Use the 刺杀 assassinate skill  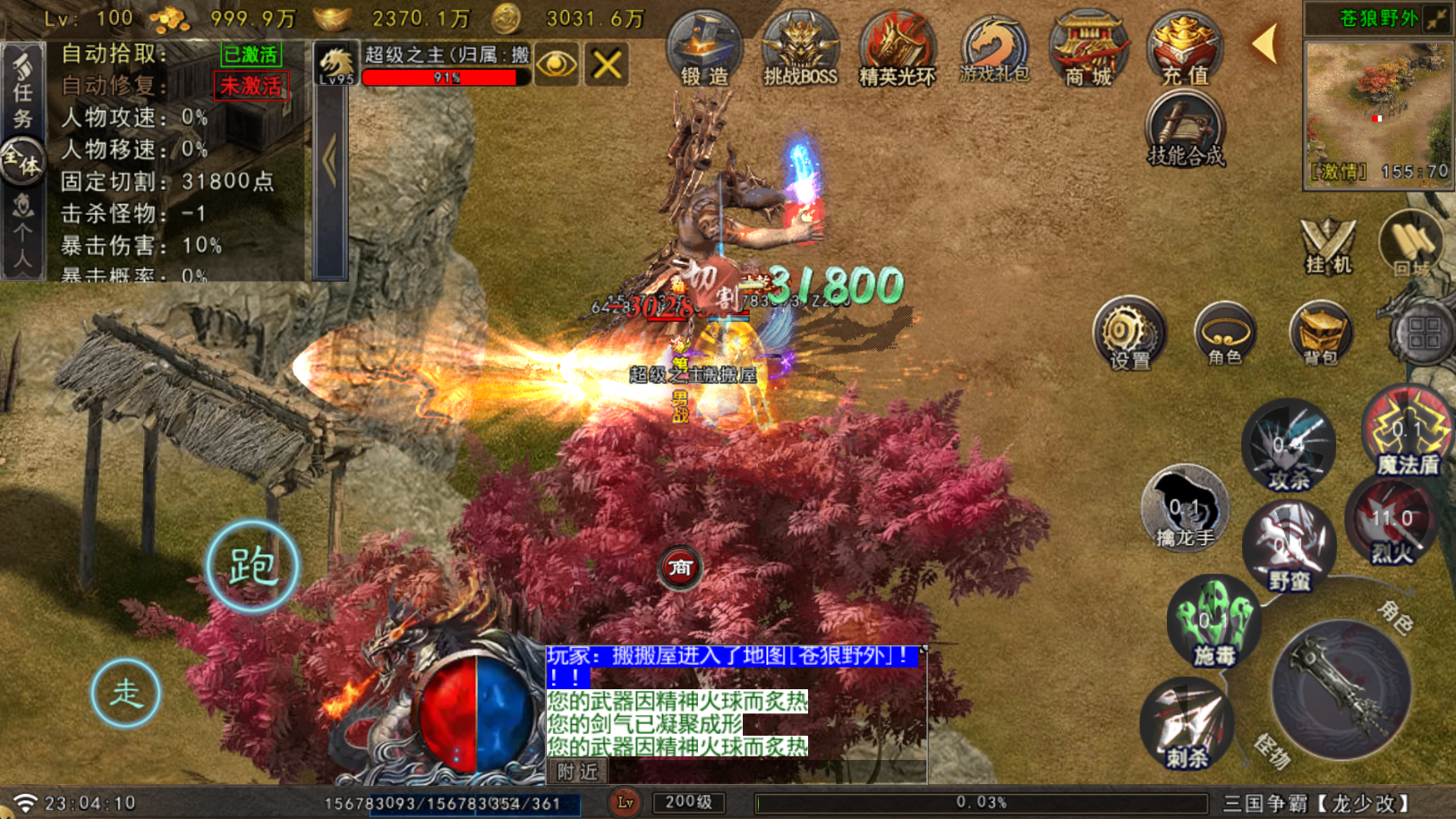pos(1187,725)
